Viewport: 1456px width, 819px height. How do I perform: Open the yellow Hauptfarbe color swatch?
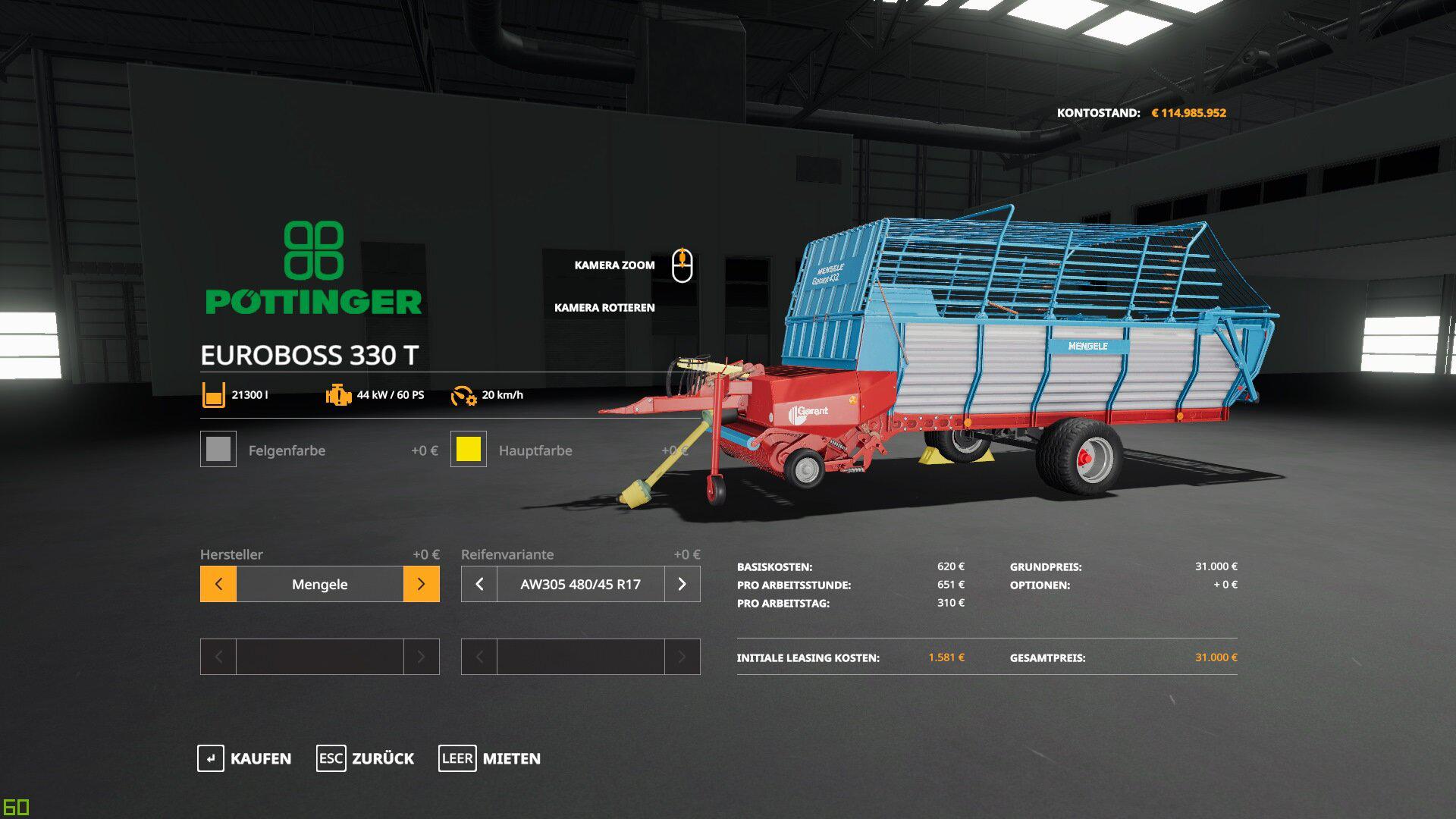(469, 449)
